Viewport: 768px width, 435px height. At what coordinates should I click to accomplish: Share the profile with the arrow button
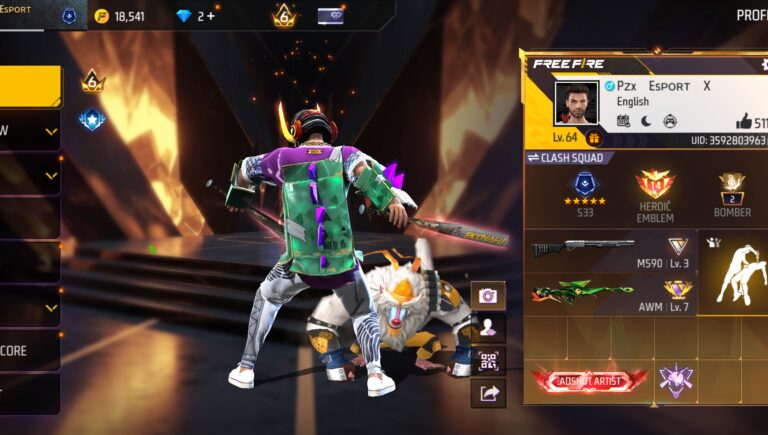pyautogui.click(x=488, y=393)
